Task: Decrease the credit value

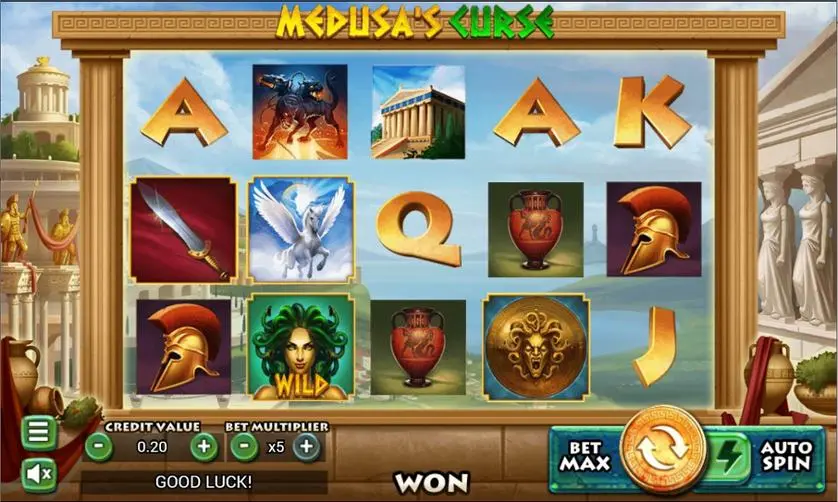Action: coord(98,447)
